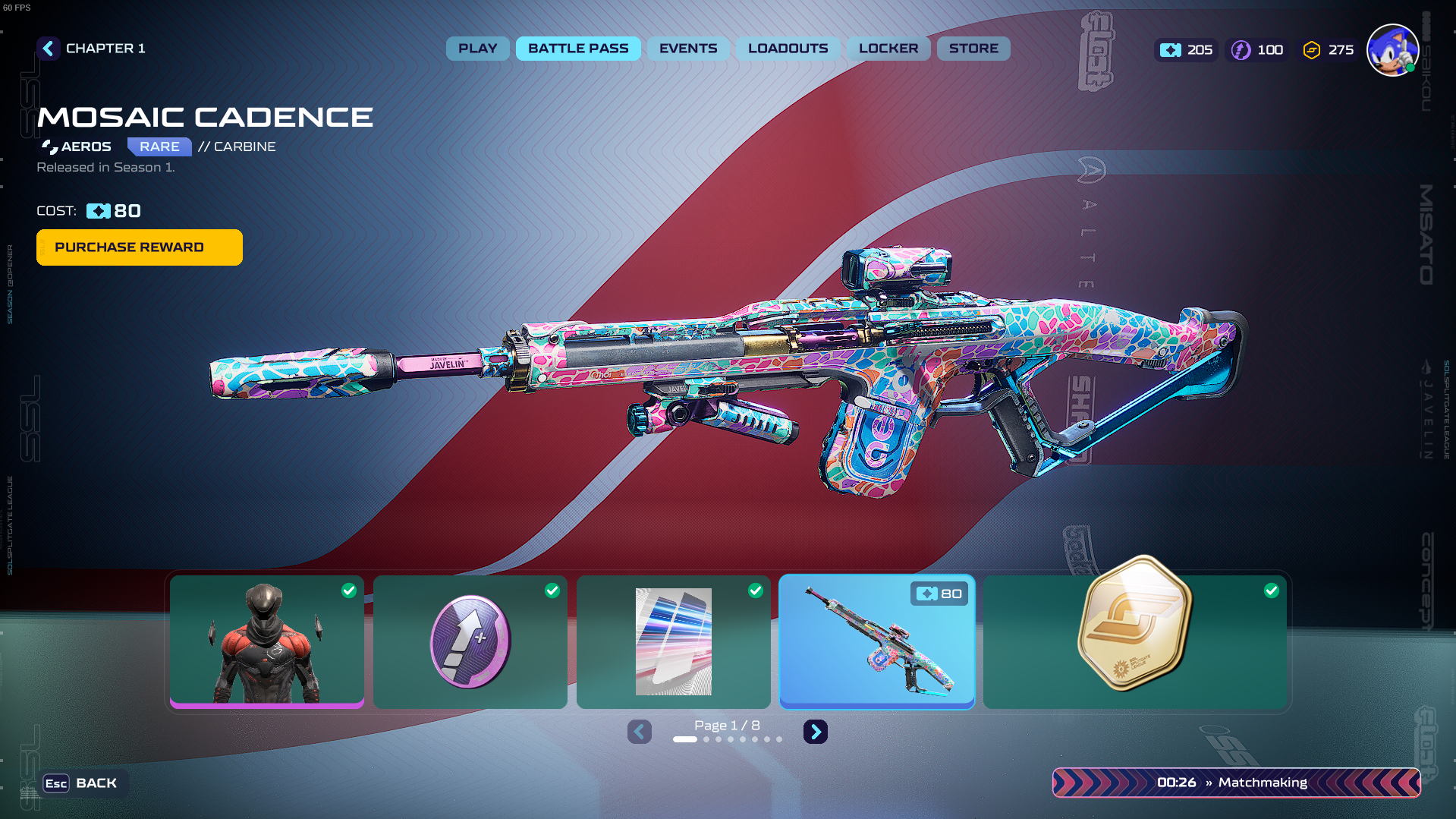Go back from Chapter 1 with the arrow
Screen dimensions: 1456x819
pyautogui.click(x=49, y=49)
